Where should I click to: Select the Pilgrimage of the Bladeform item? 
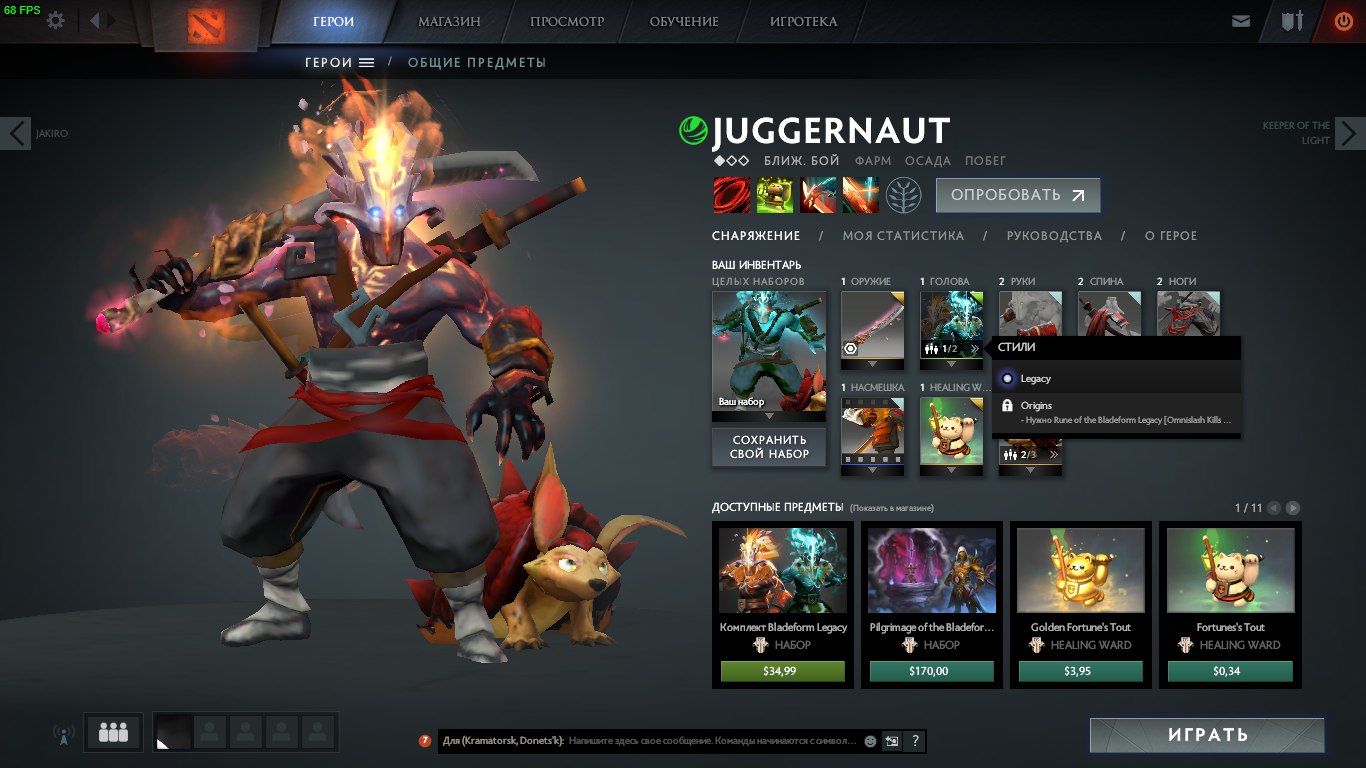click(931, 585)
